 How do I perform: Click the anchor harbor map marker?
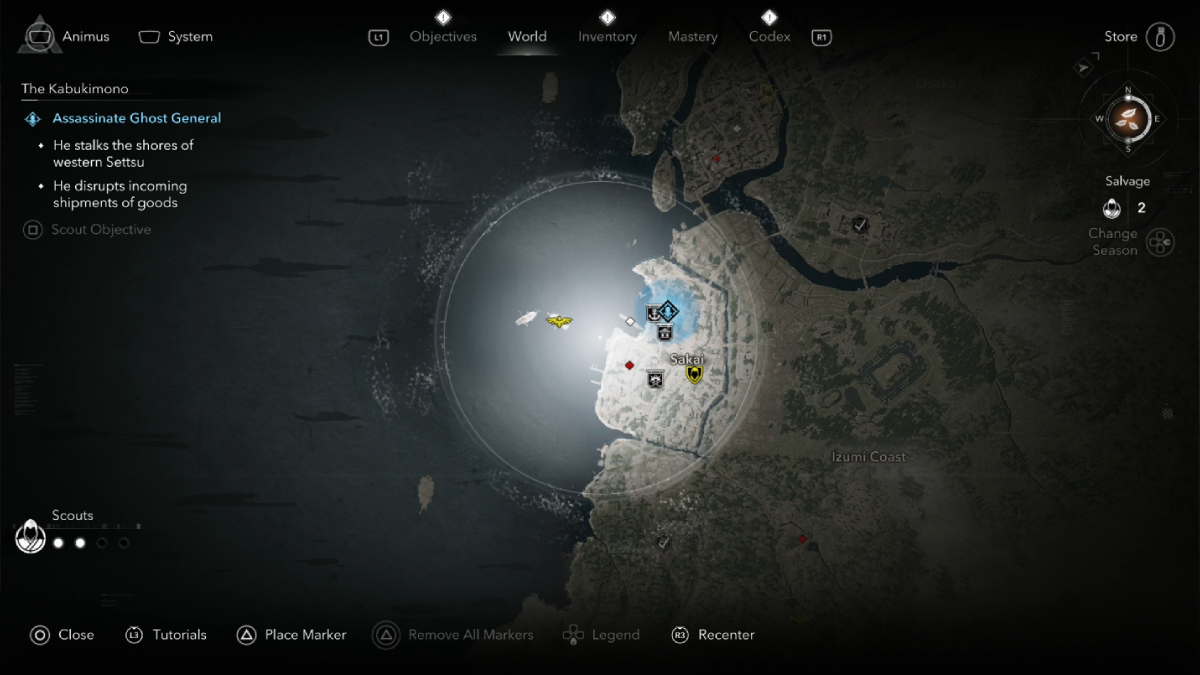coord(654,313)
